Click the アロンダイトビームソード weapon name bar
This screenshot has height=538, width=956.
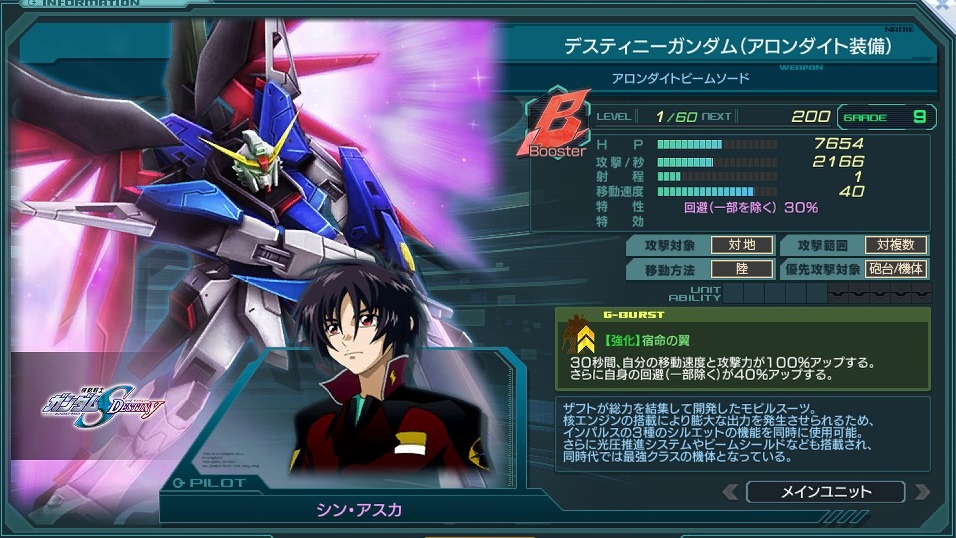[680, 78]
